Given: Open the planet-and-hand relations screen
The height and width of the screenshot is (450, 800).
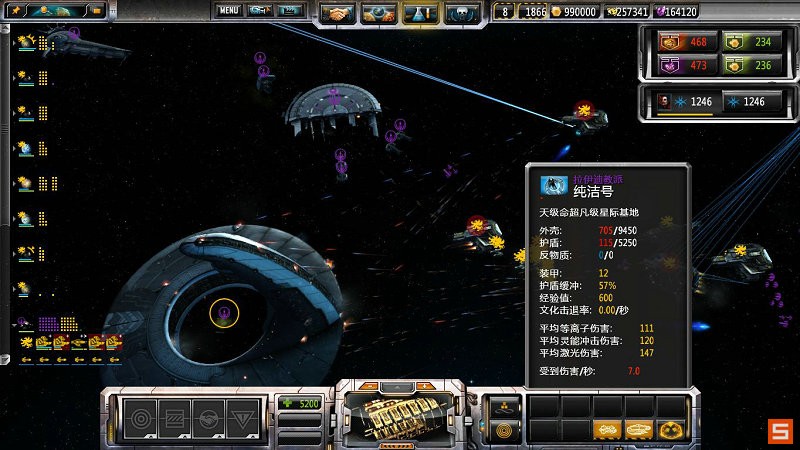Looking at the screenshot, I should (379, 13).
